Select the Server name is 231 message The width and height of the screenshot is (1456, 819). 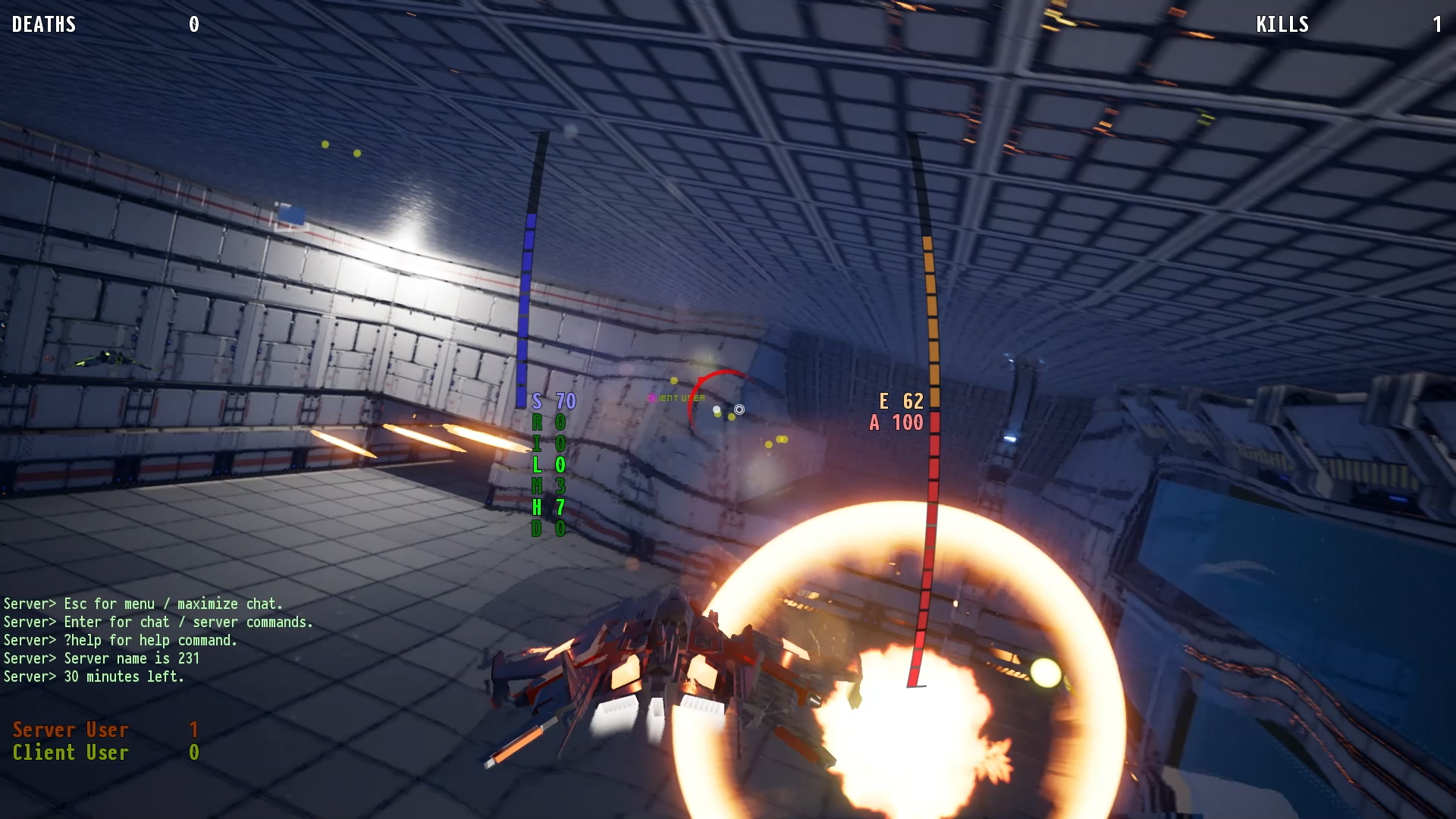click(102, 658)
